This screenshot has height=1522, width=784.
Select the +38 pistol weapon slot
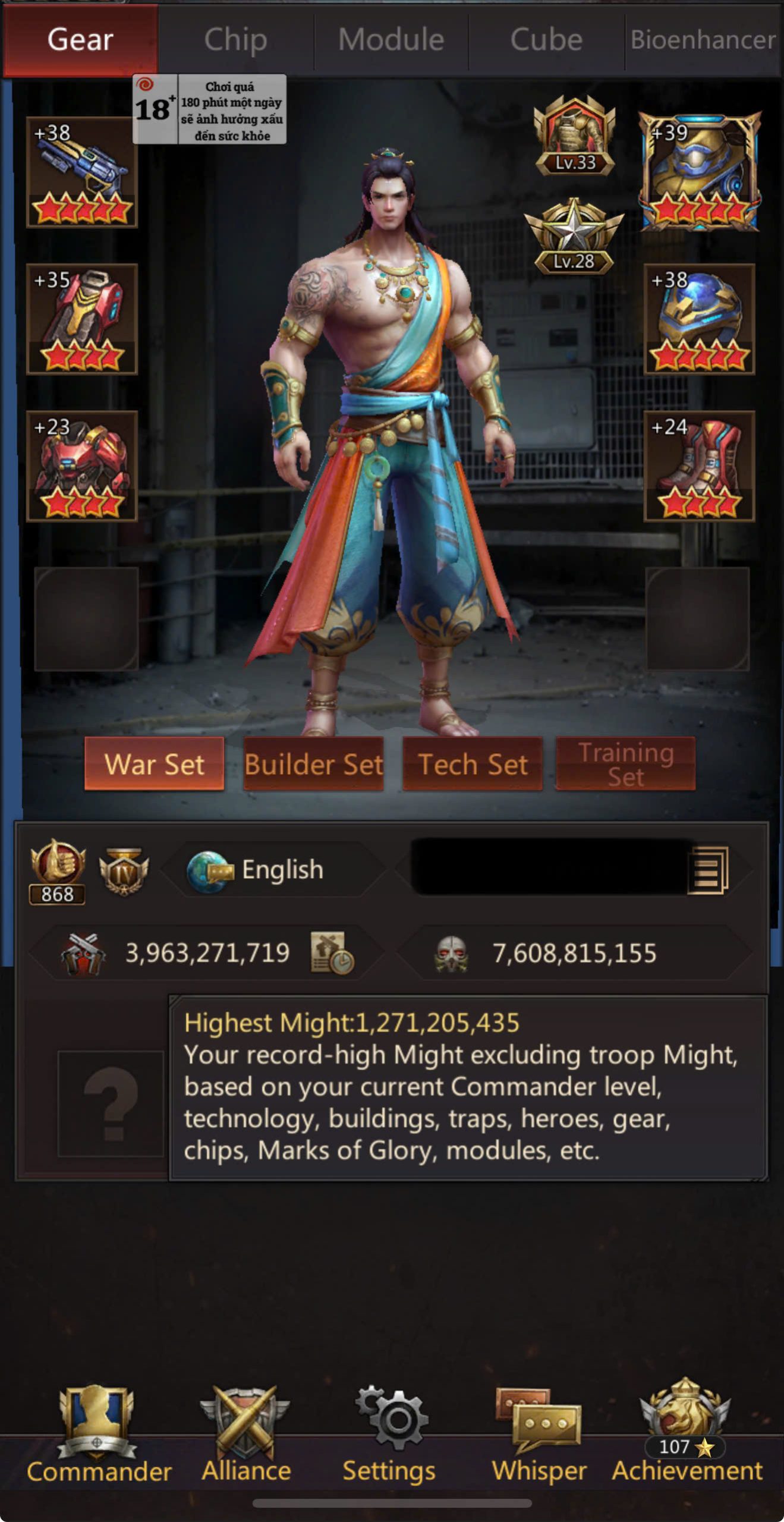click(x=82, y=172)
